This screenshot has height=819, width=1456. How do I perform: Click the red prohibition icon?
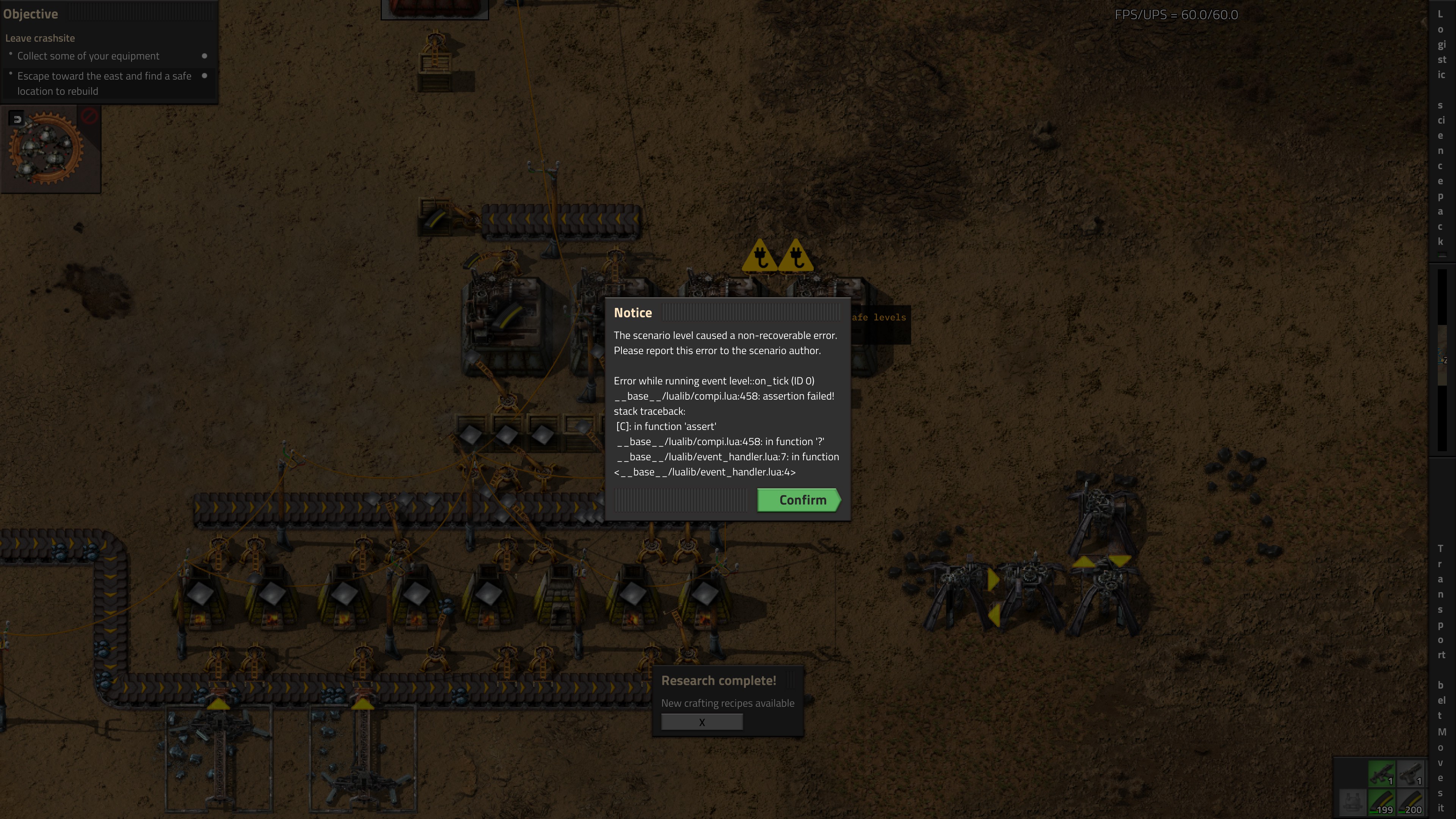tap(89, 116)
